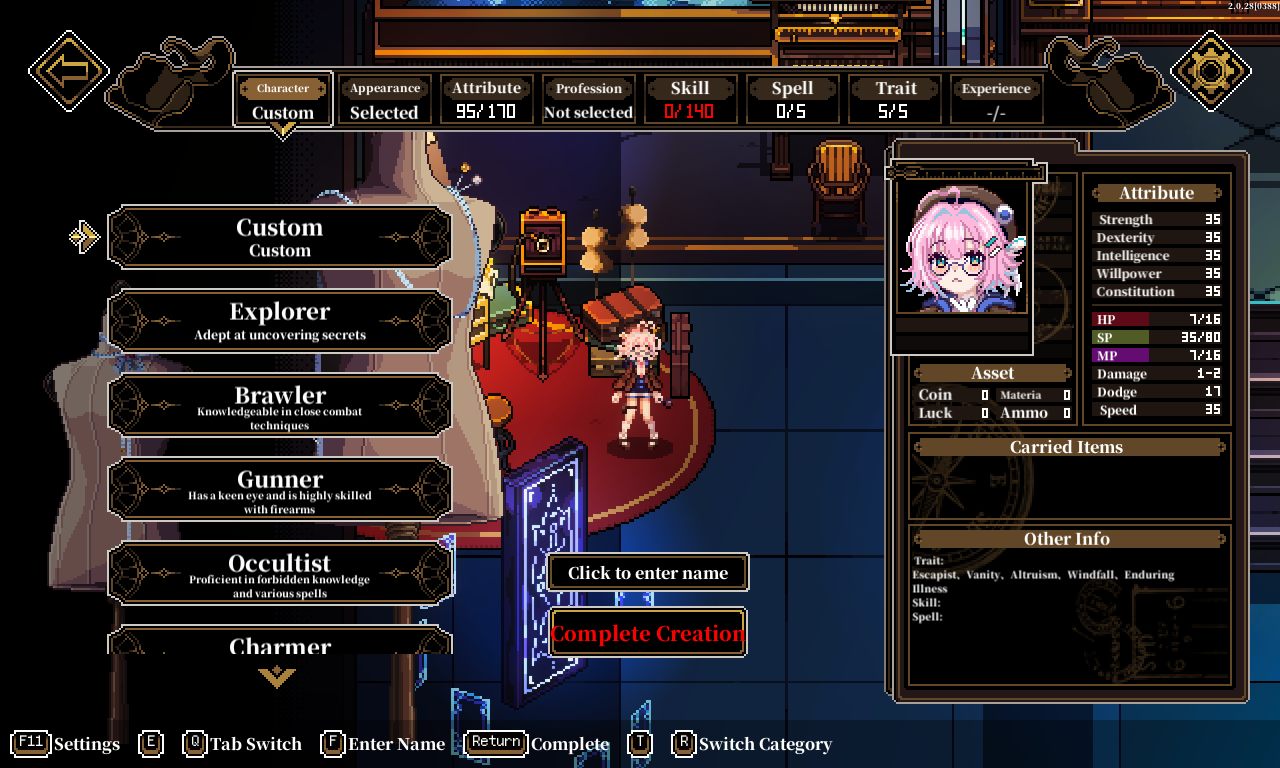The image size is (1280, 768).
Task: Choose the Custom character preset
Action: pos(280,238)
